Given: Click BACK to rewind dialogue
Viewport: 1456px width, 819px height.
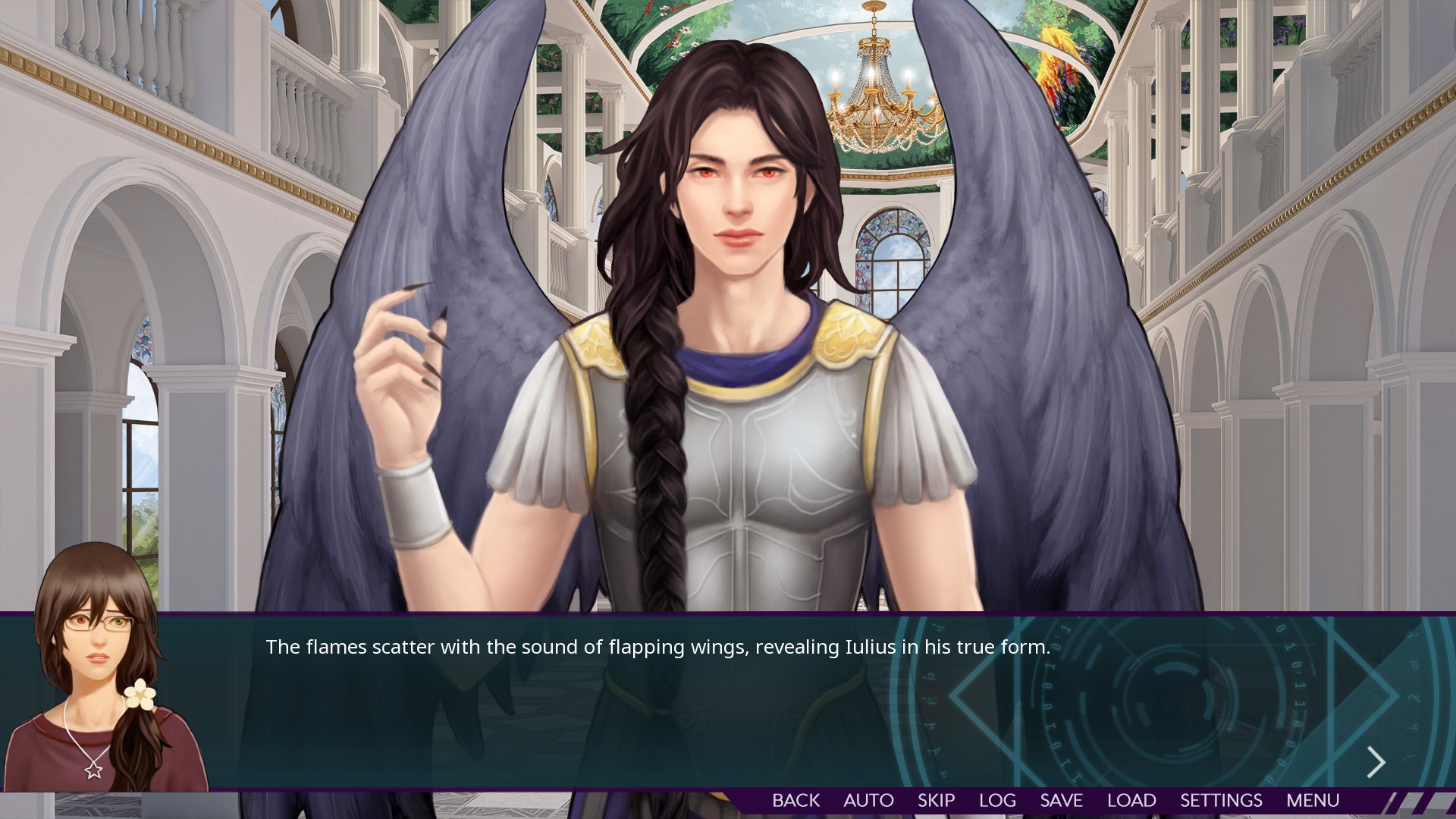Looking at the screenshot, I should click(795, 800).
